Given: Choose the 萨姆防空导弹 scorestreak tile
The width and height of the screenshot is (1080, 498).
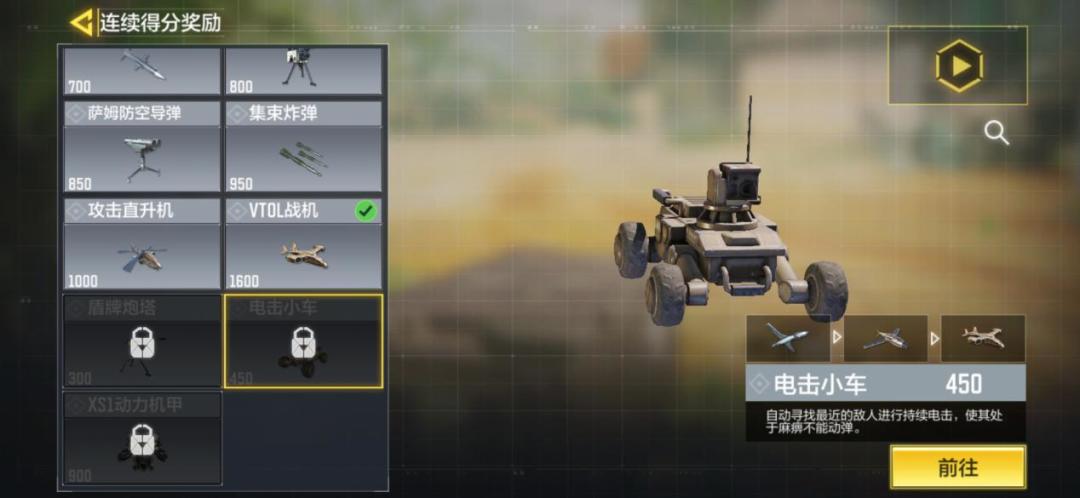Looking at the screenshot, I should point(142,146).
